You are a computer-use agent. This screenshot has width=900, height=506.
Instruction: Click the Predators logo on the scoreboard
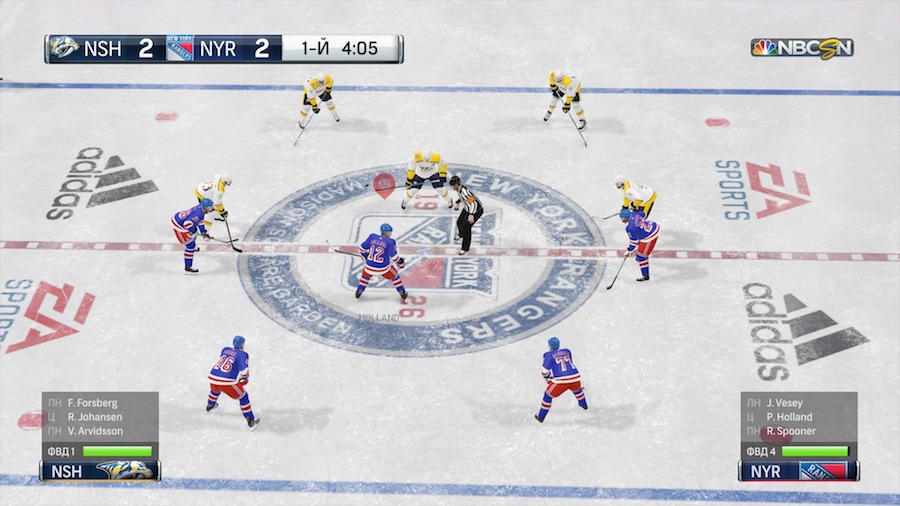tap(64, 49)
